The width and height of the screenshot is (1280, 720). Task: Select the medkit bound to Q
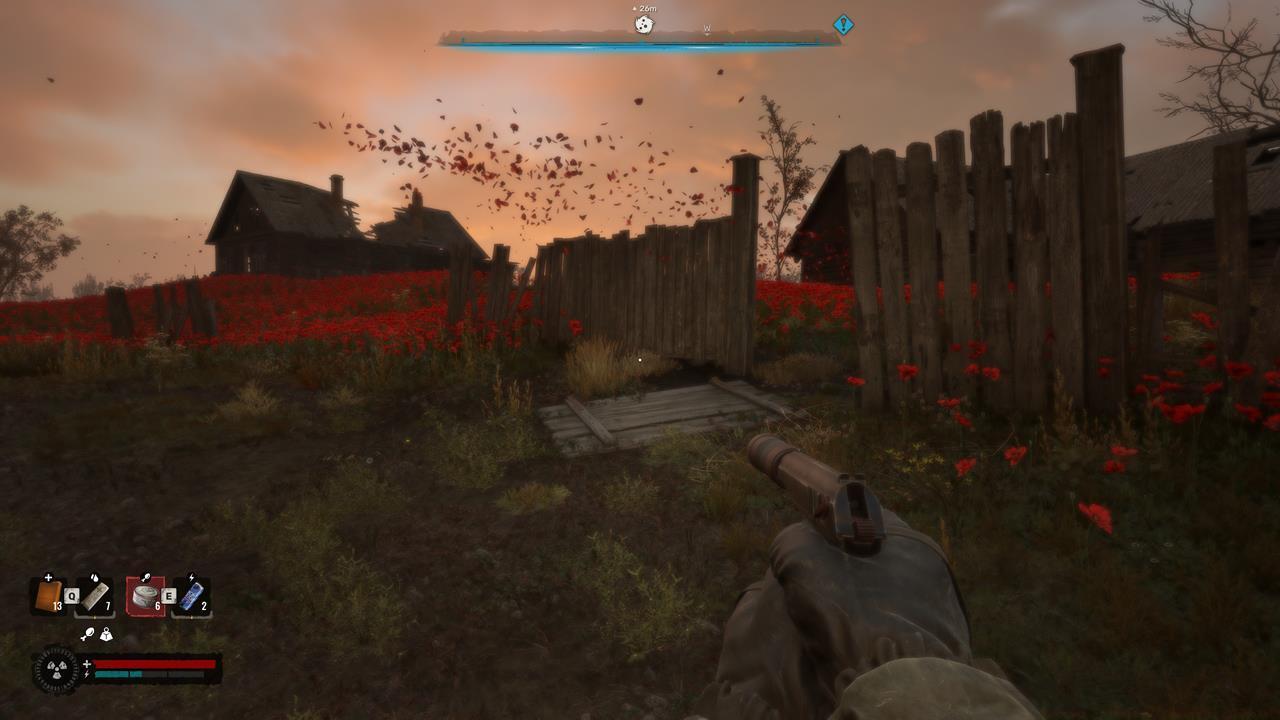coord(96,596)
